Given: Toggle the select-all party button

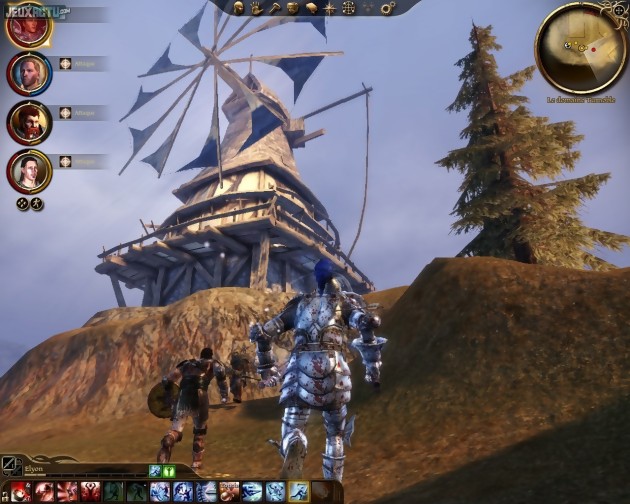Looking at the screenshot, I should (22, 203).
